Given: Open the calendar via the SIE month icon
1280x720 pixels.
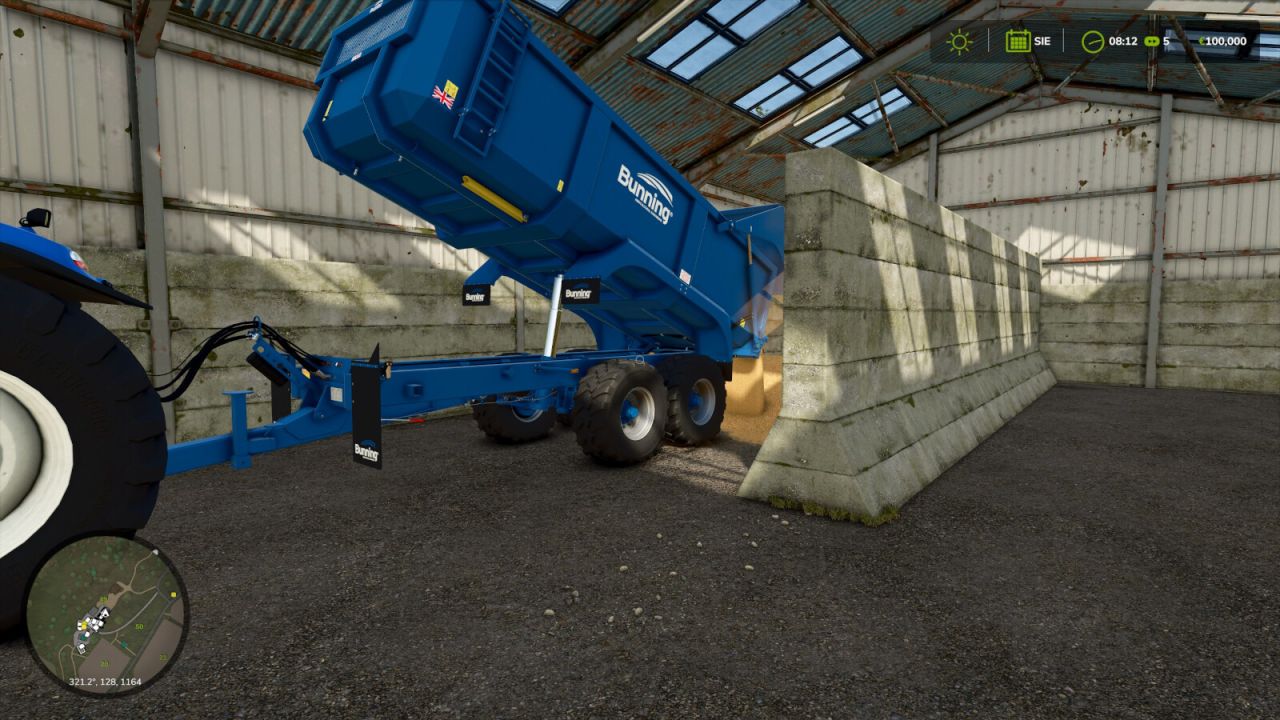Looking at the screenshot, I should (x=1018, y=42).
